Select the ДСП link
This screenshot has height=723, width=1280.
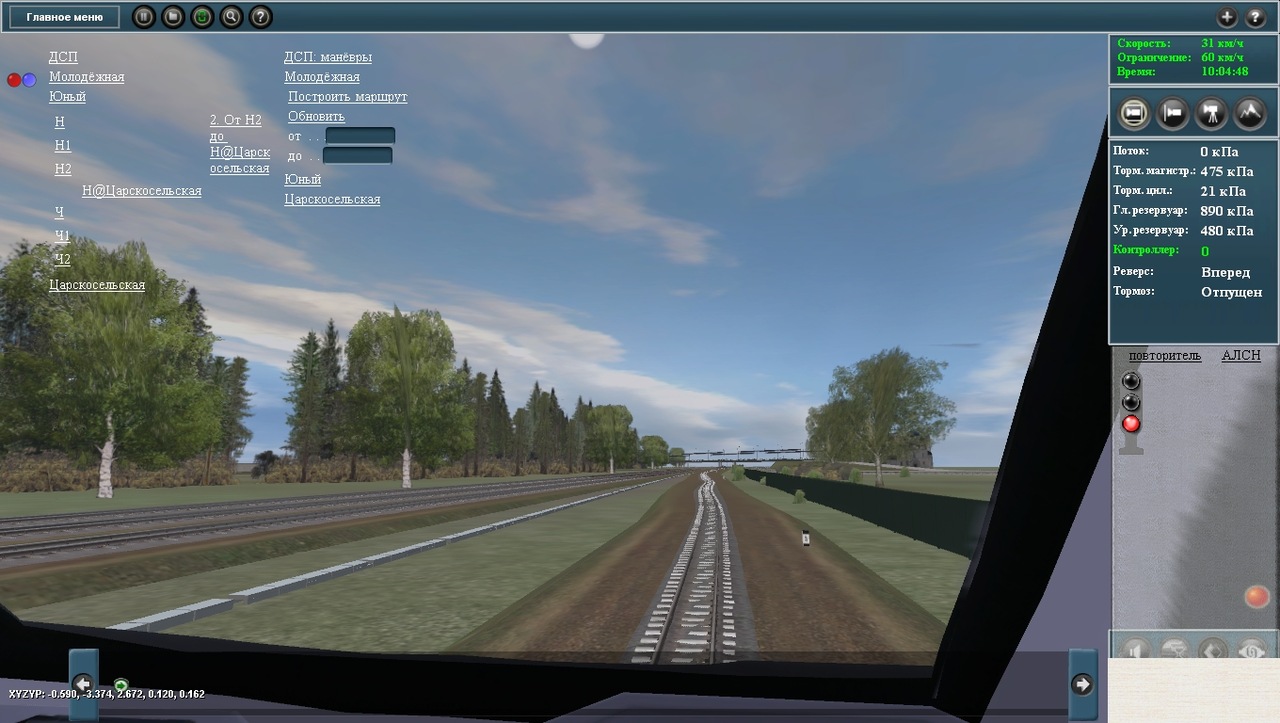63,57
